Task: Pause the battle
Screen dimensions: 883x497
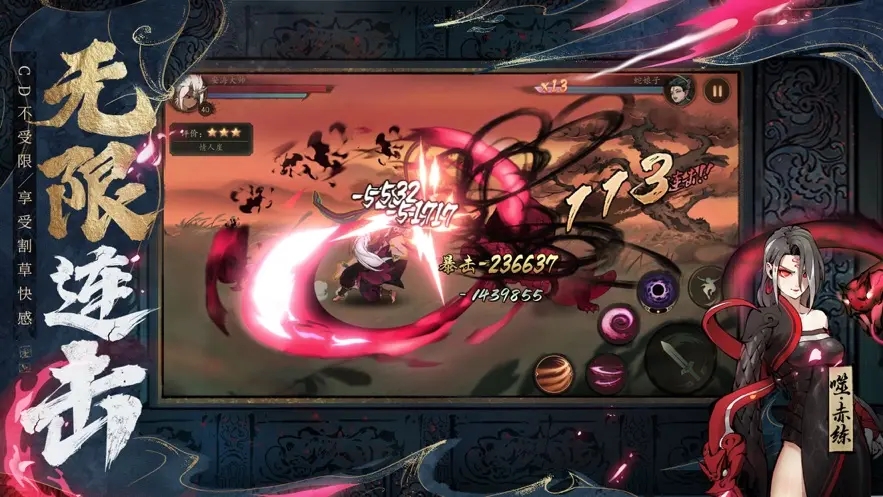Action: click(717, 89)
